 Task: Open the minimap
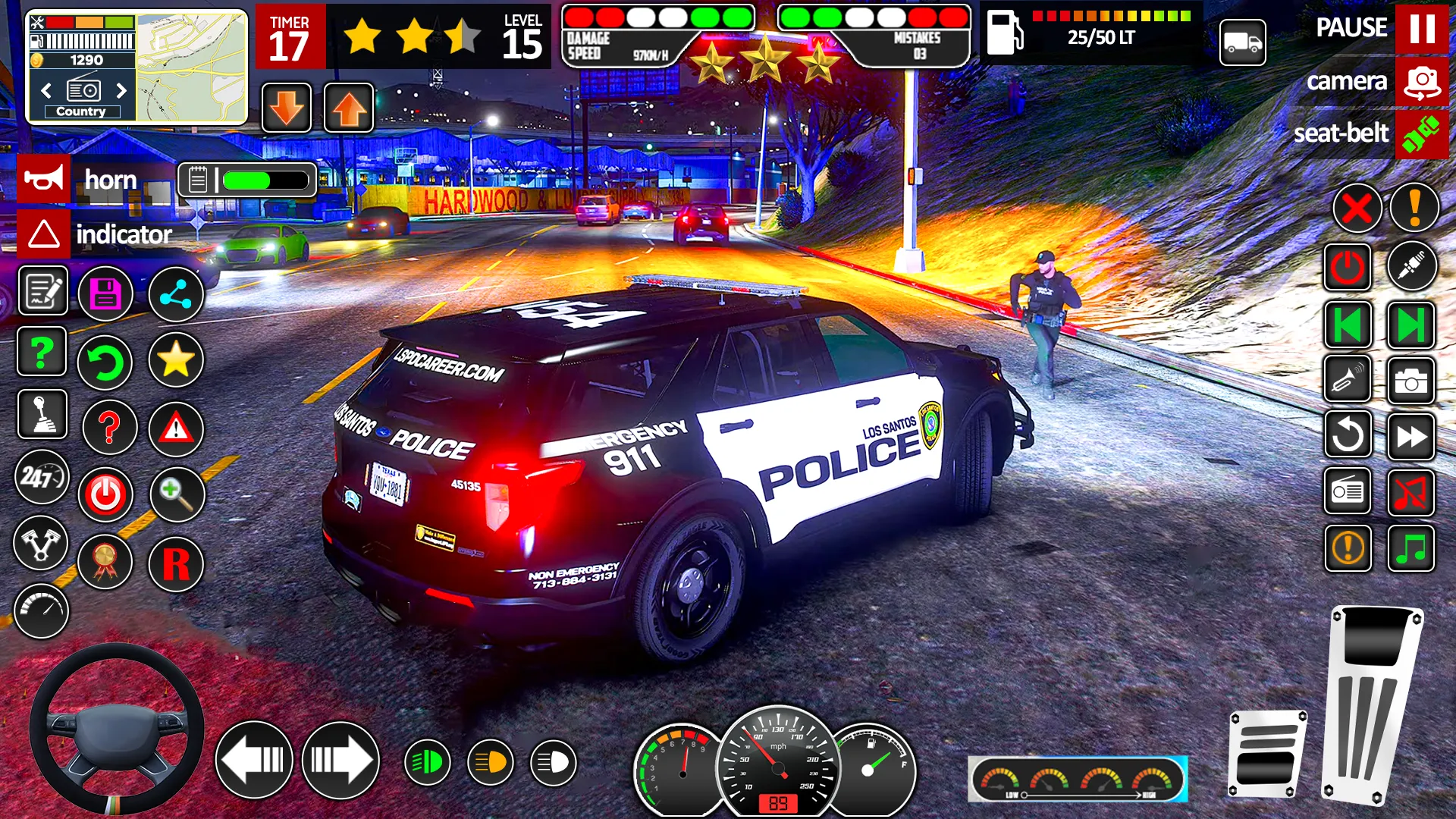(192, 67)
